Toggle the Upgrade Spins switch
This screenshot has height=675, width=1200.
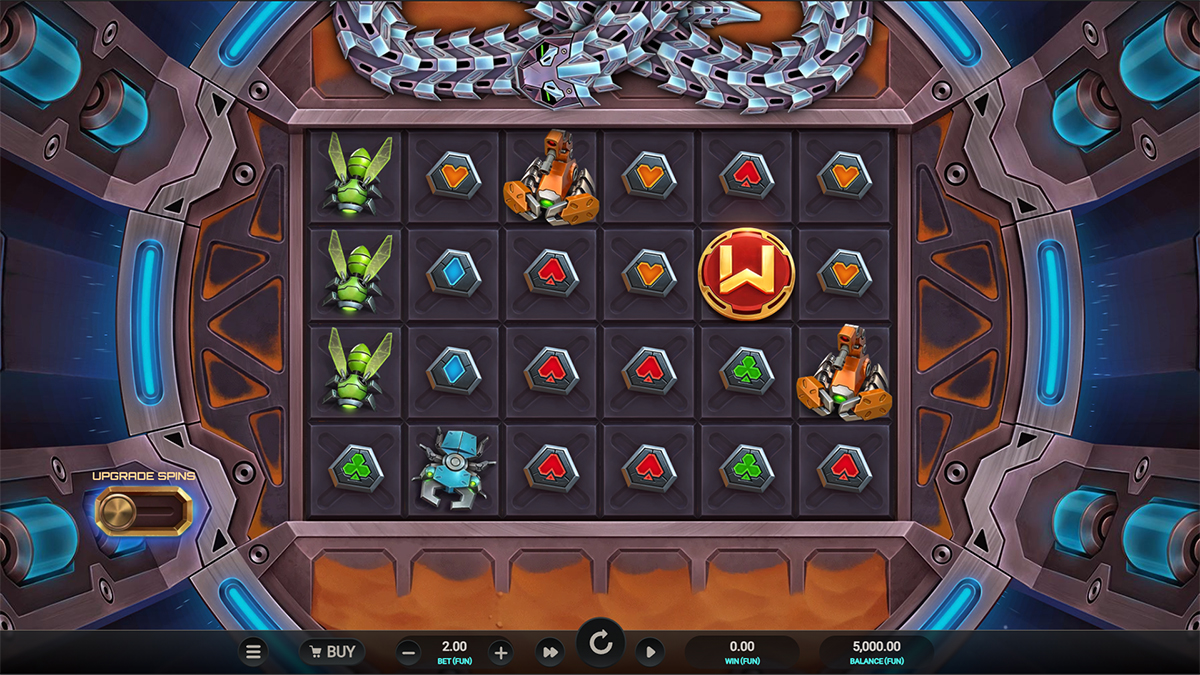click(x=143, y=511)
